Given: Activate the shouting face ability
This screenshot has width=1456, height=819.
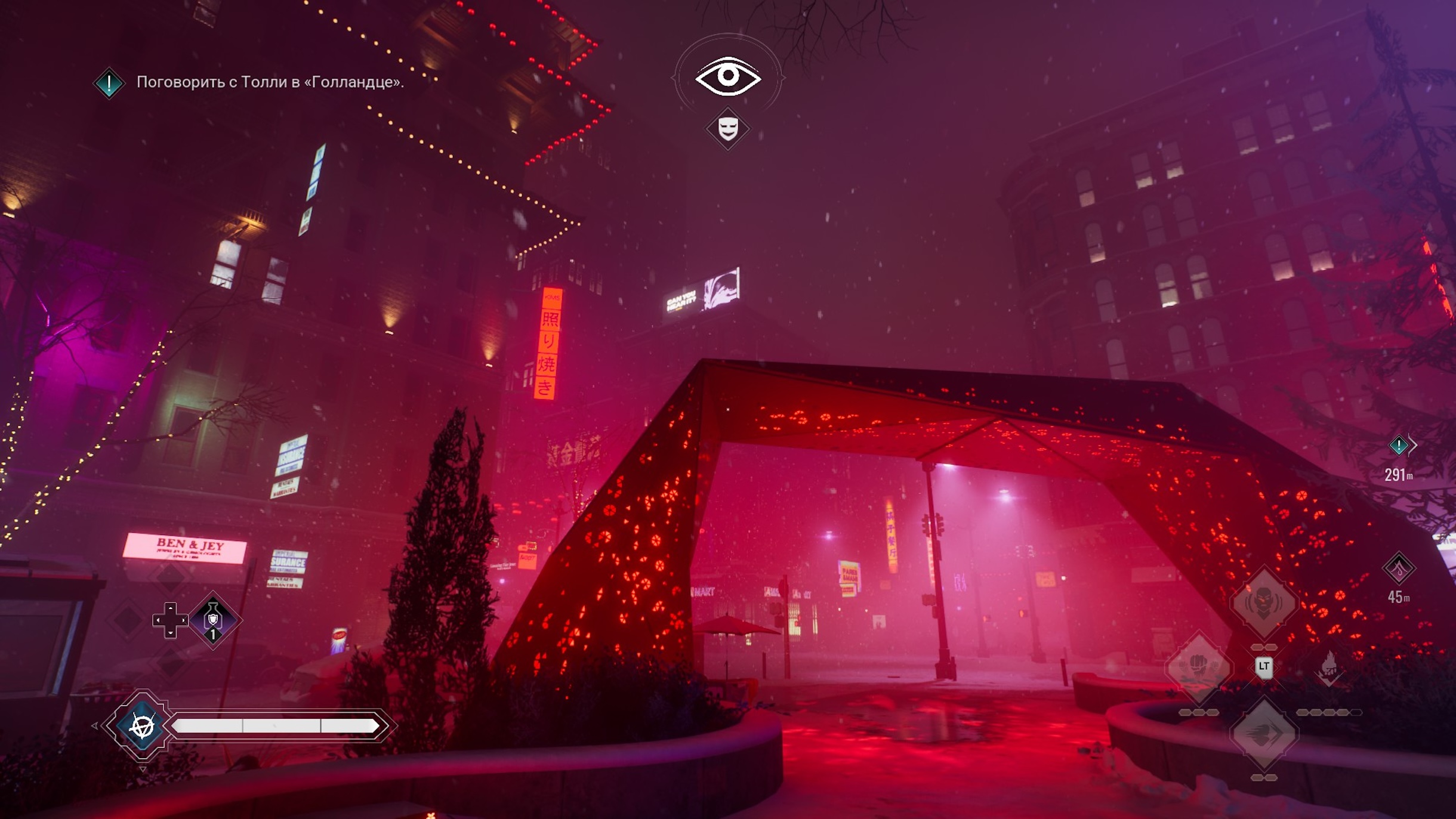Looking at the screenshot, I should [x=1263, y=601].
